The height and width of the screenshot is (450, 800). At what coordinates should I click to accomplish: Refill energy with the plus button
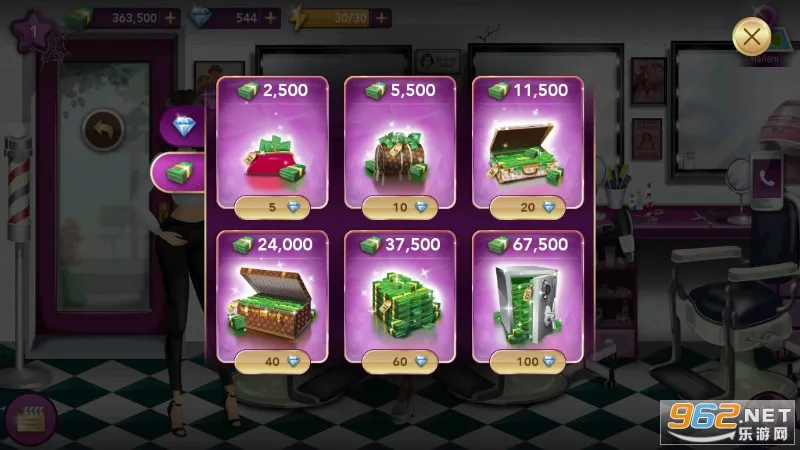376,18
